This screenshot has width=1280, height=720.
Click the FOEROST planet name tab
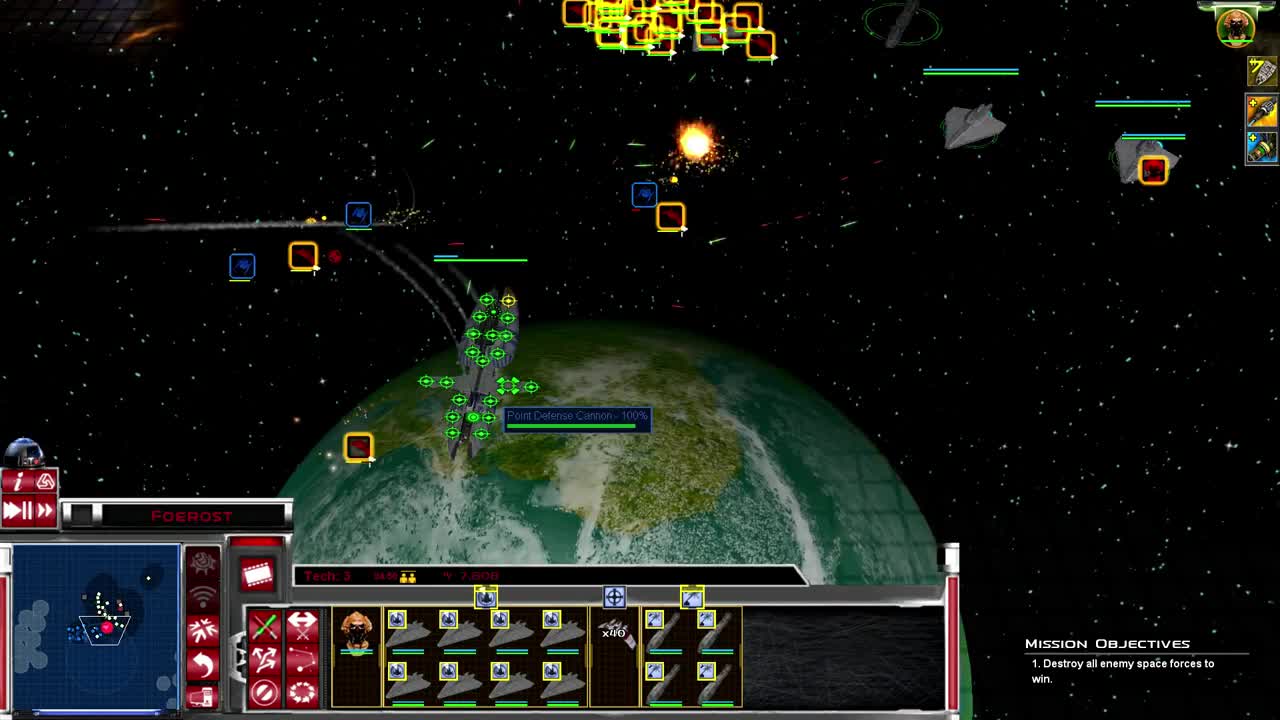click(190, 515)
